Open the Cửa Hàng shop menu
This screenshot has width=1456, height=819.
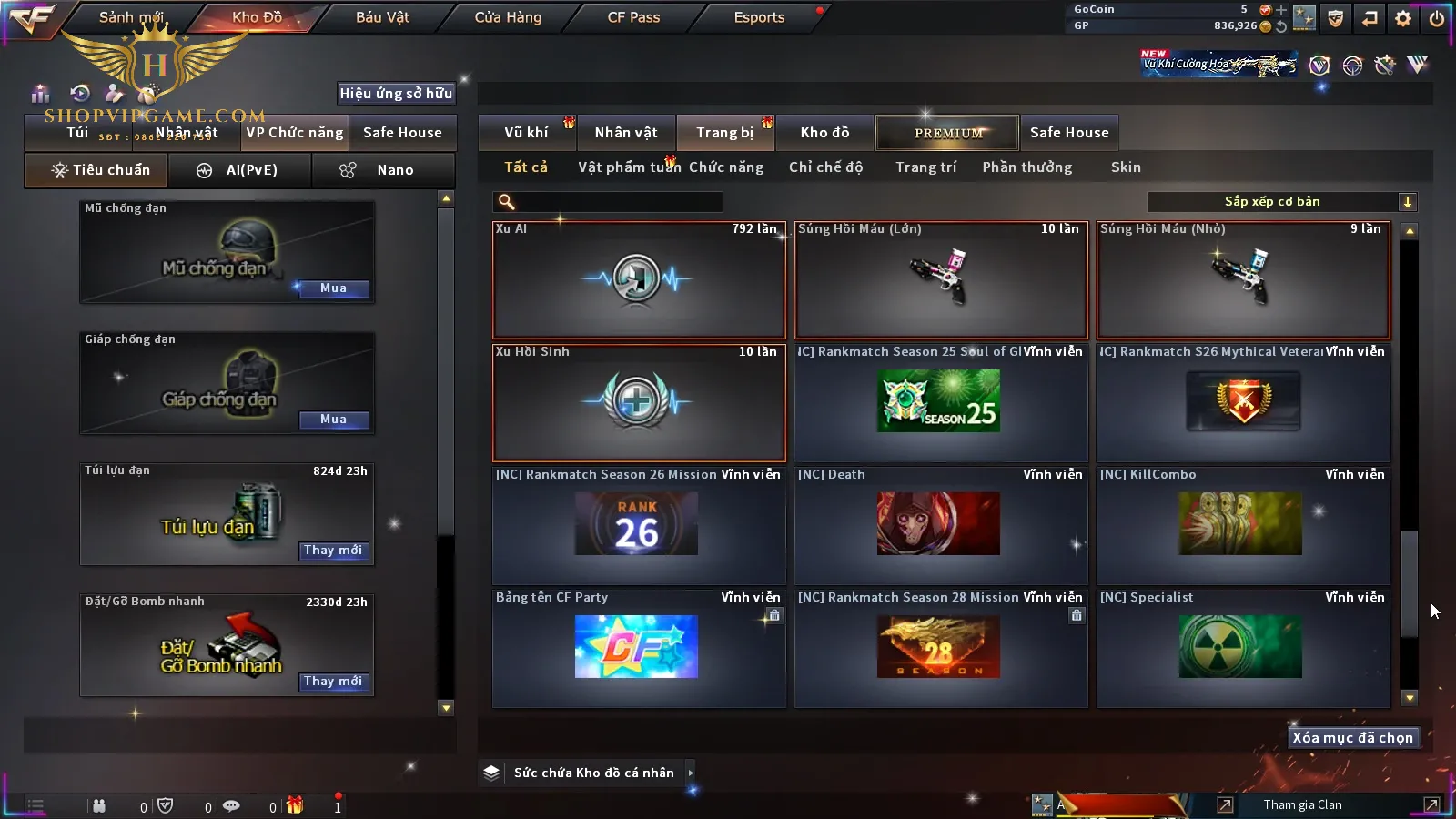coord(508,17)
